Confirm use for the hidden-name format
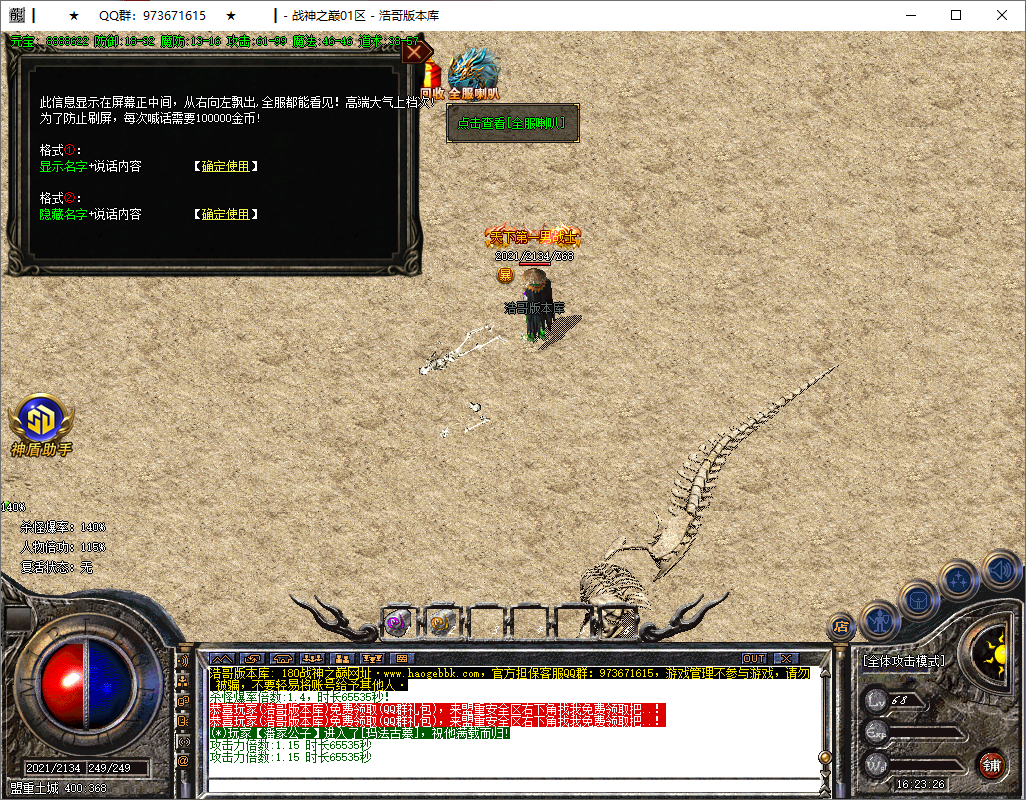This screenshot has height=800, width=1026. 226,214
